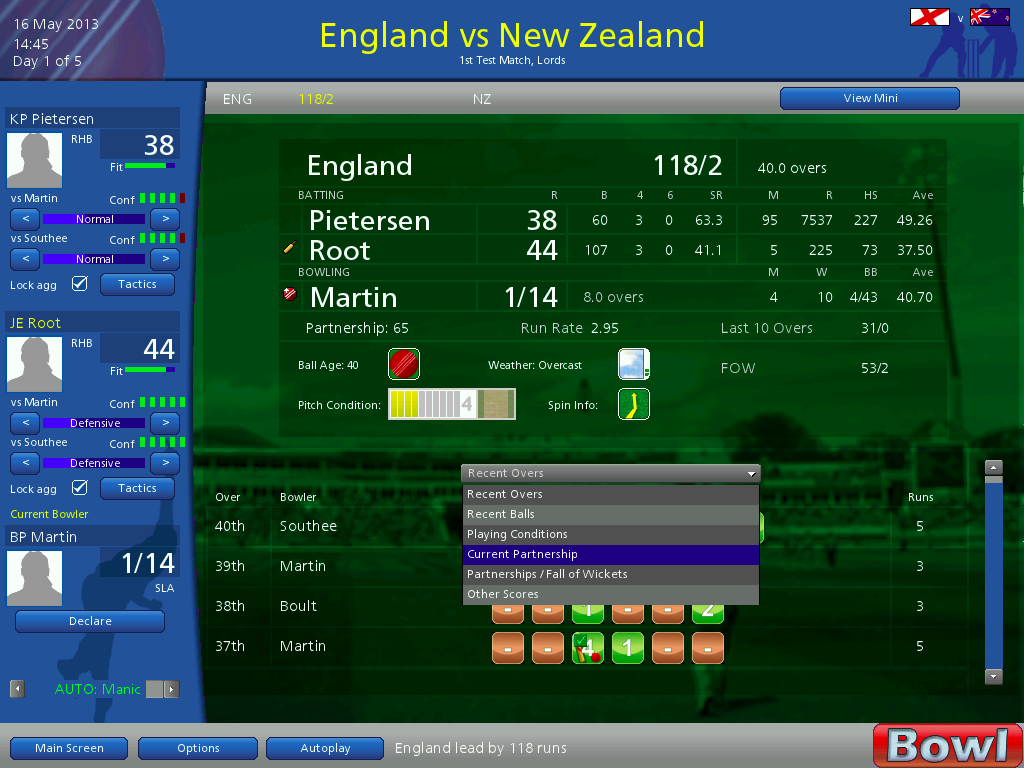Screen dimensions: 1024x768
Task: Open the Options menu
Action: coord(198,748)
